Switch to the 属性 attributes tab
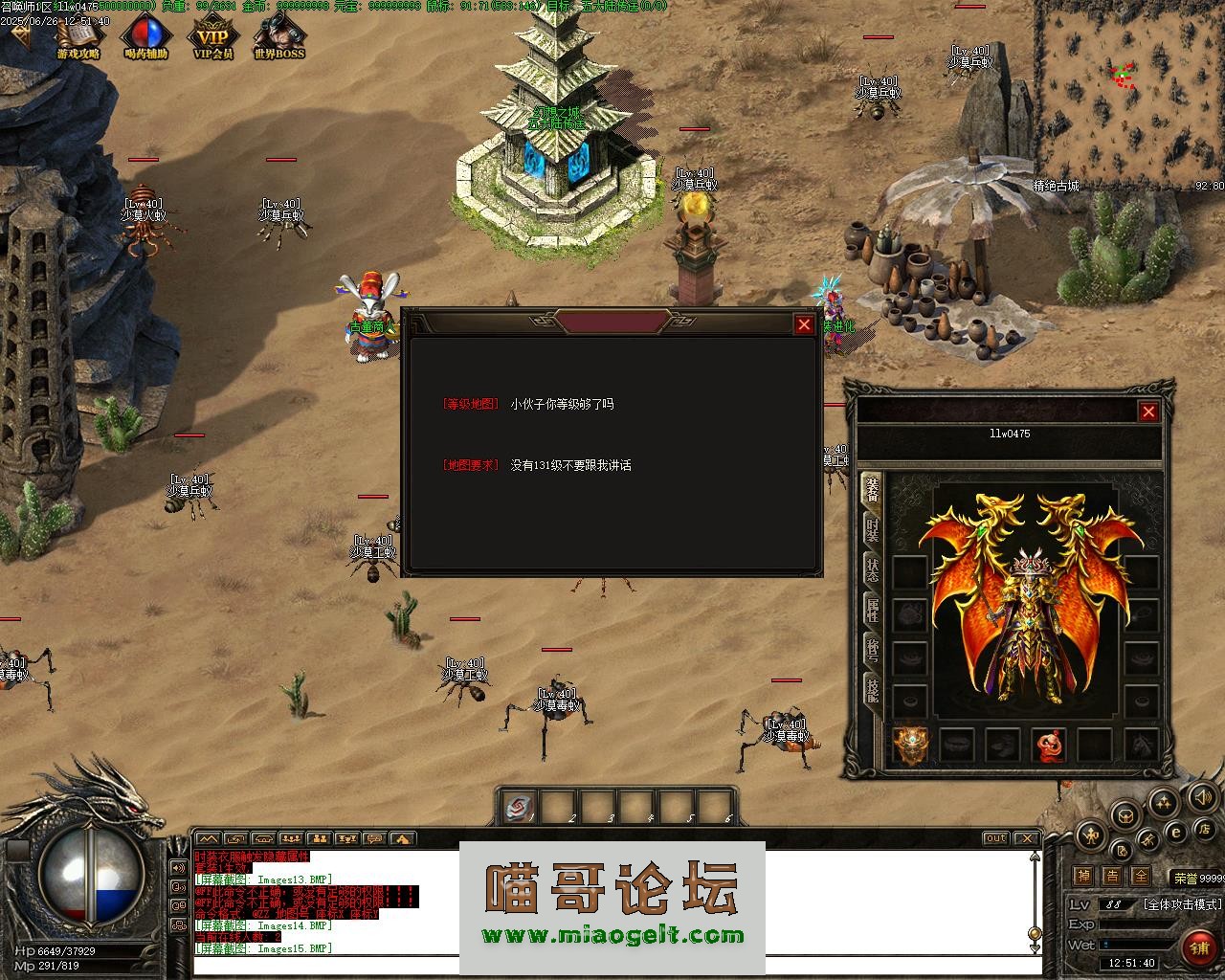 coord(872,610)
